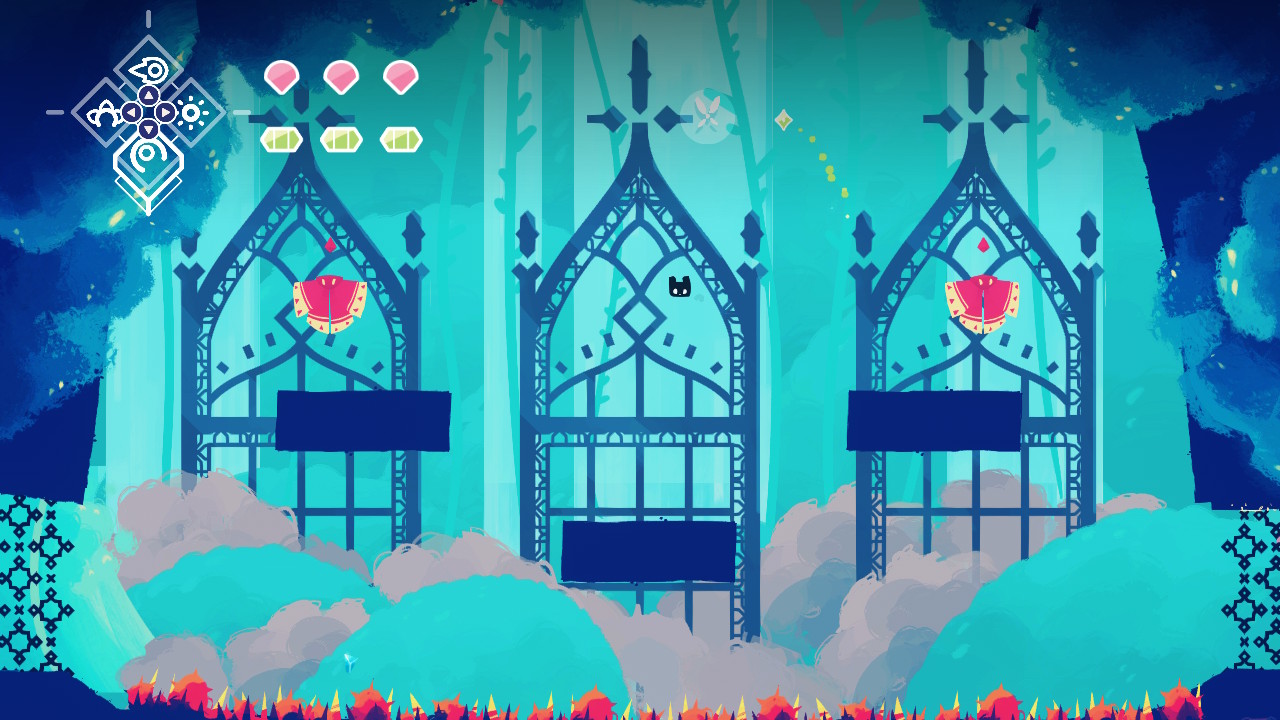Click the bell ability icon left of the d-pad

(106, 113)
